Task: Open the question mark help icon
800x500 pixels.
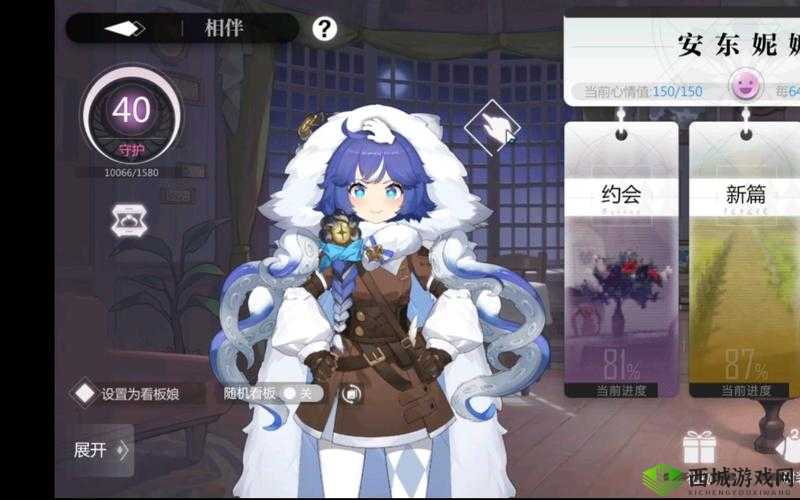Action: point(325,28)
